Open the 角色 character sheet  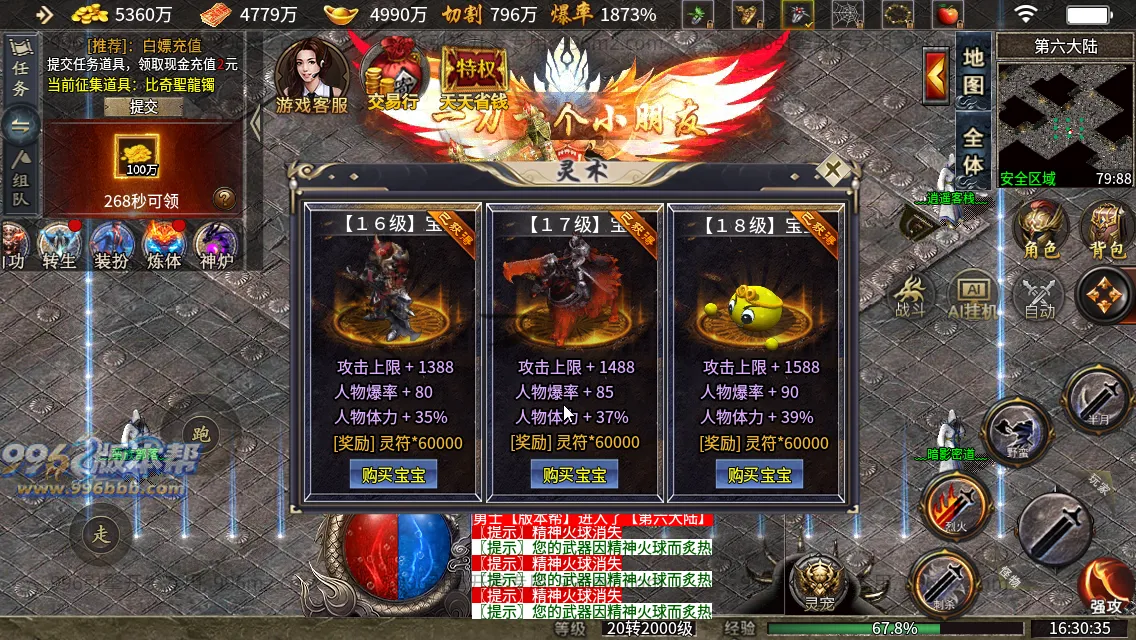(x=1041, y=231)
